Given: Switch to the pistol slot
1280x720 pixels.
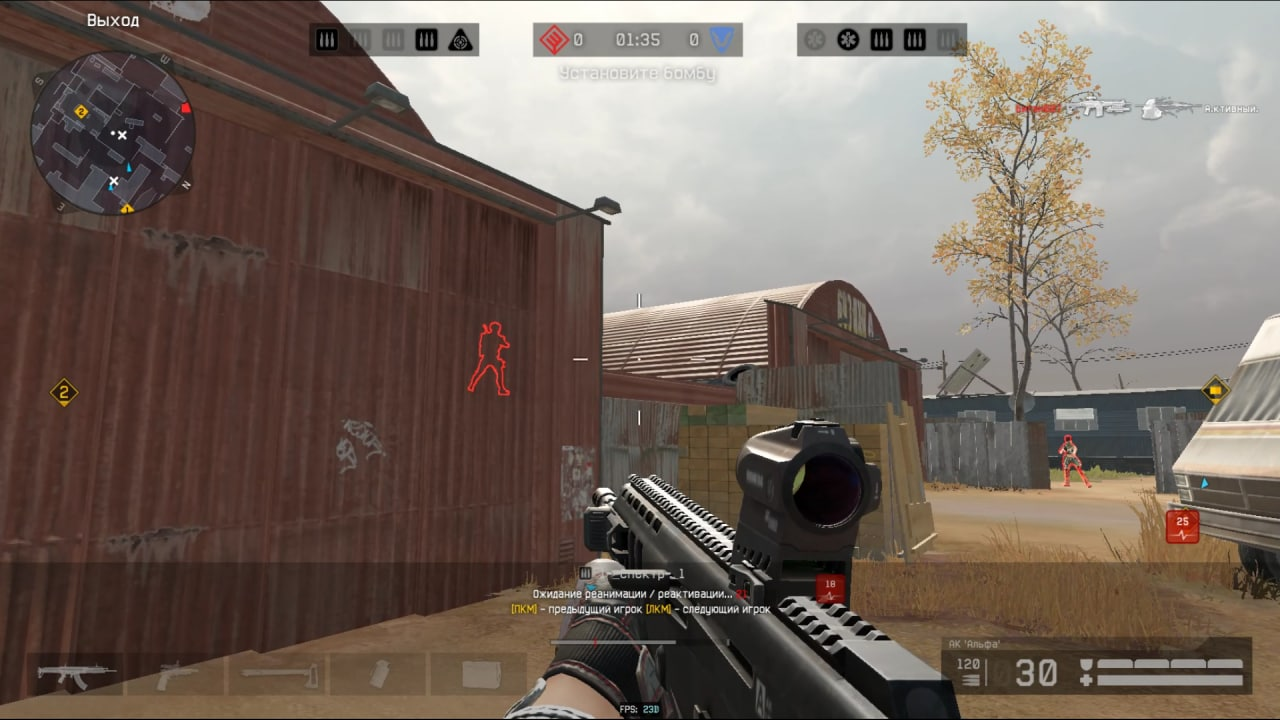Looking at the screenshot, I should point(177,674).
